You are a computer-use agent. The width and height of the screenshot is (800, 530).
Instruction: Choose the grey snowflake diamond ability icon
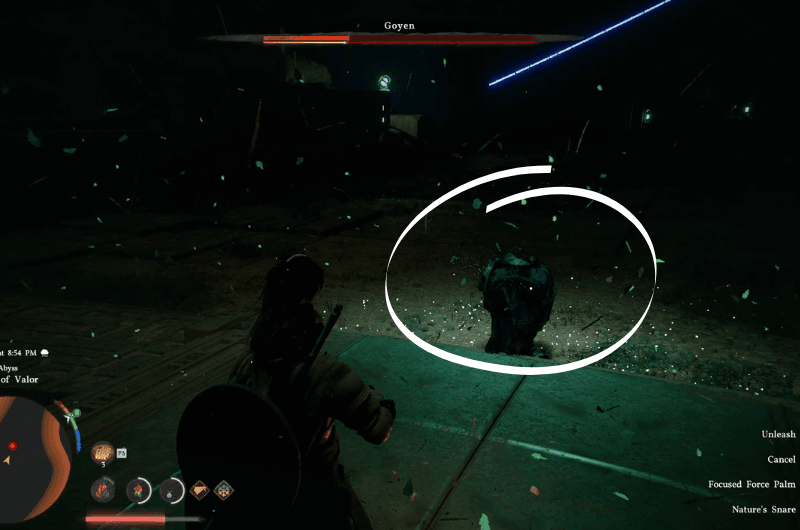(224, 490)
